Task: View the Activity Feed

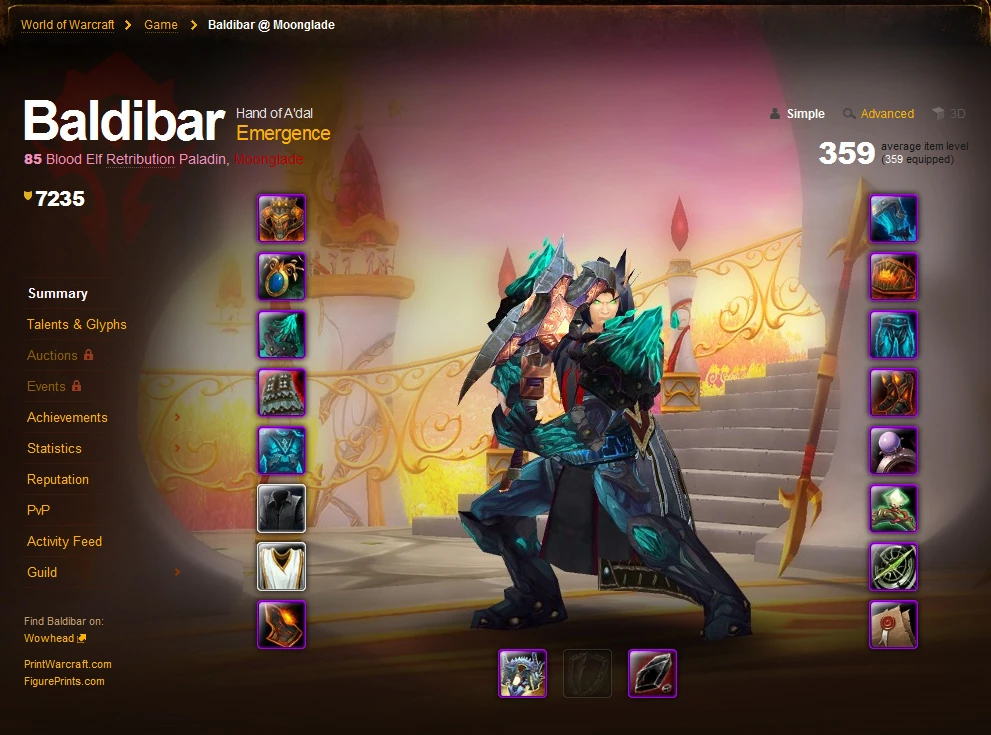Action: pyautogui.click(x=64, y=541)
